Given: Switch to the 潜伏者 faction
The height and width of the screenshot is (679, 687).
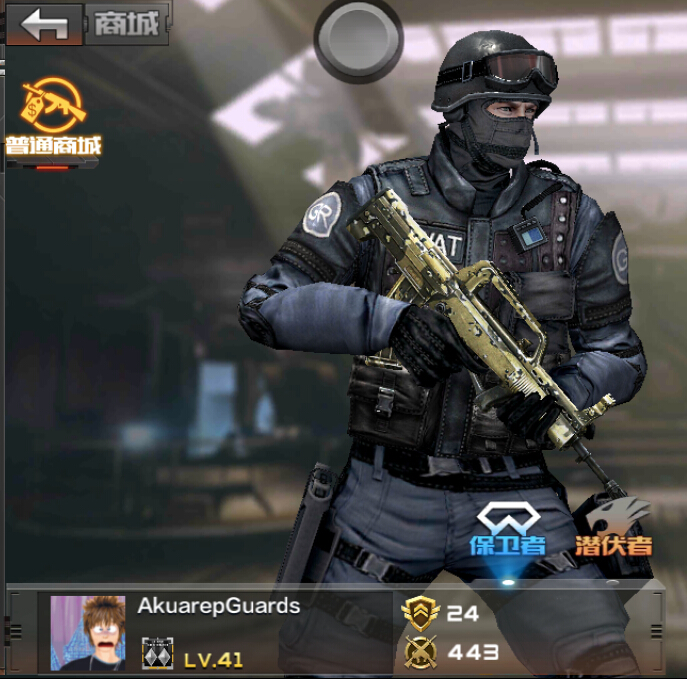Looking at the screenshot, I should [612, 530].
